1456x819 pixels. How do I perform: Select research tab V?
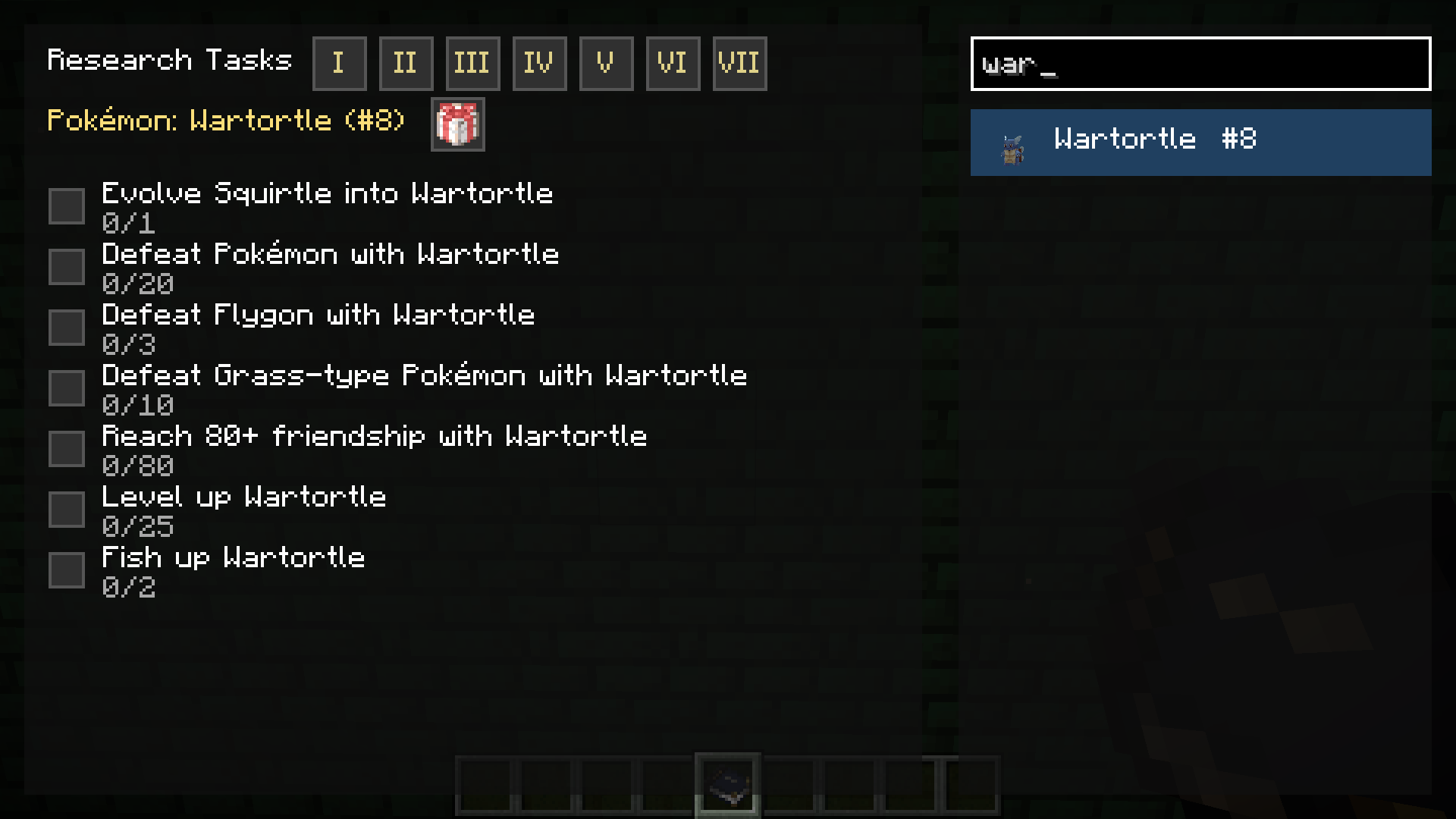605,63
